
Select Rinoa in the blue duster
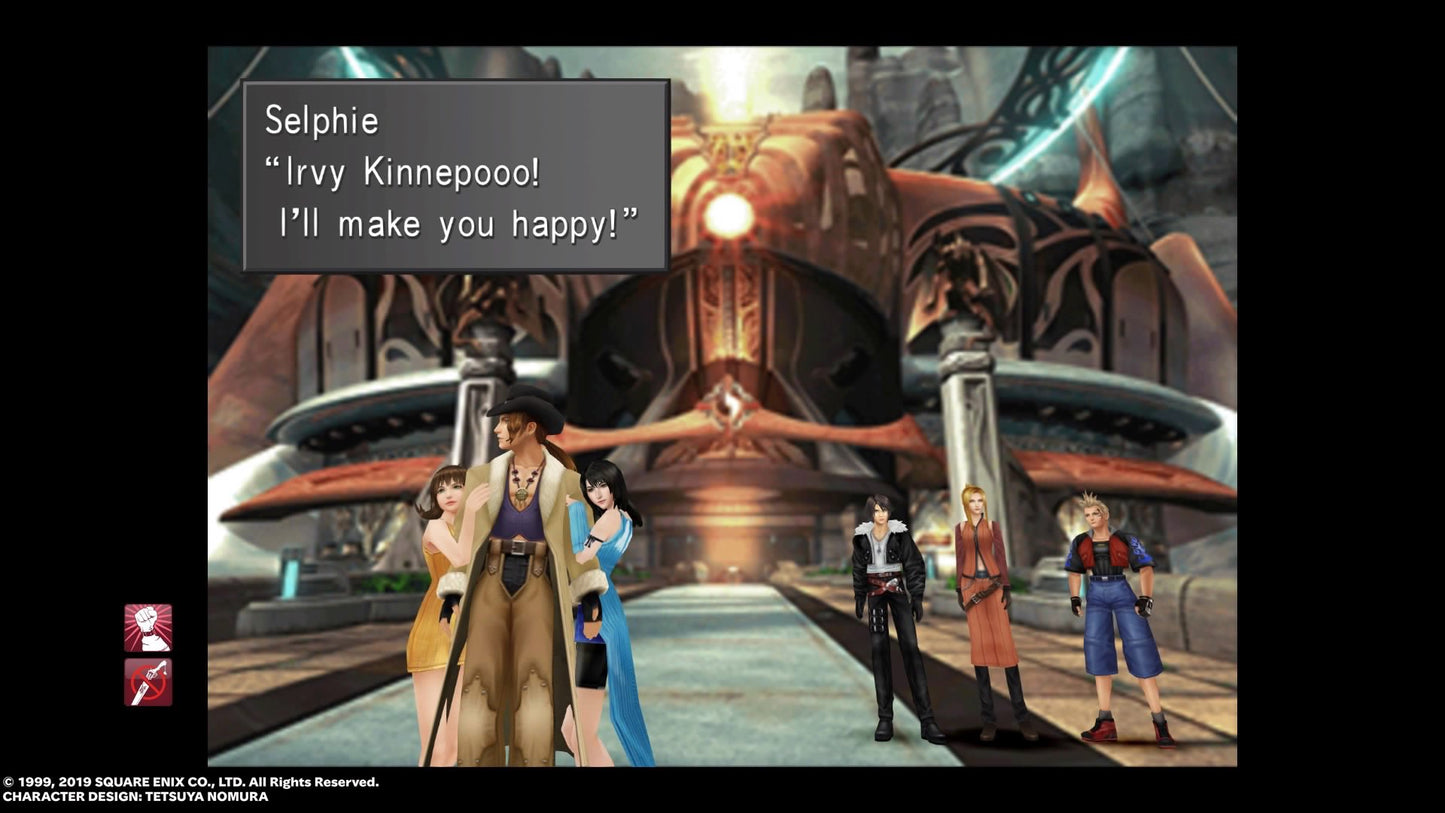click(x=604, y=560)
